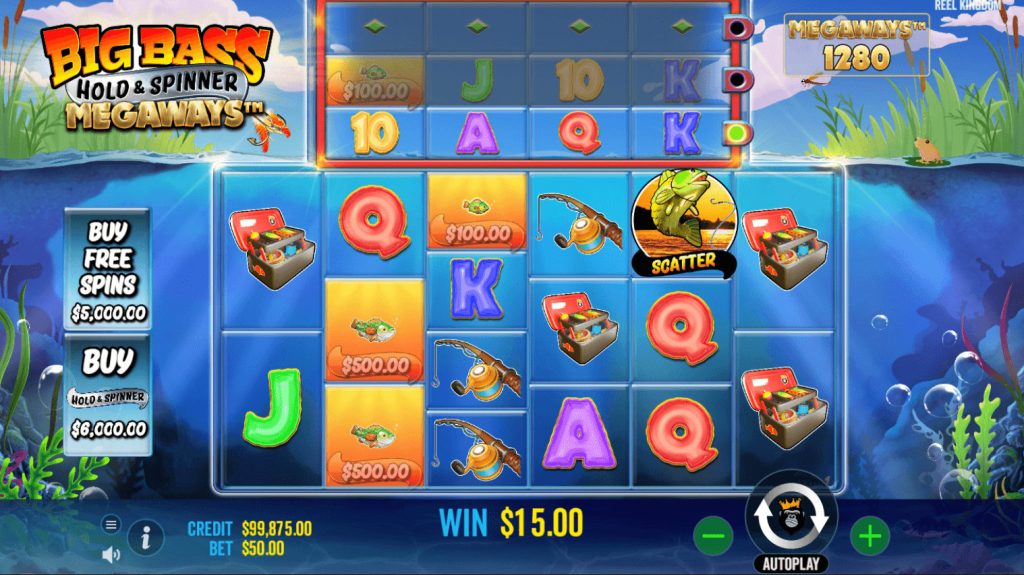Screen dimensions: 1024x575
Task: Toggle the sound speaker icon
Action: point(111,553)
